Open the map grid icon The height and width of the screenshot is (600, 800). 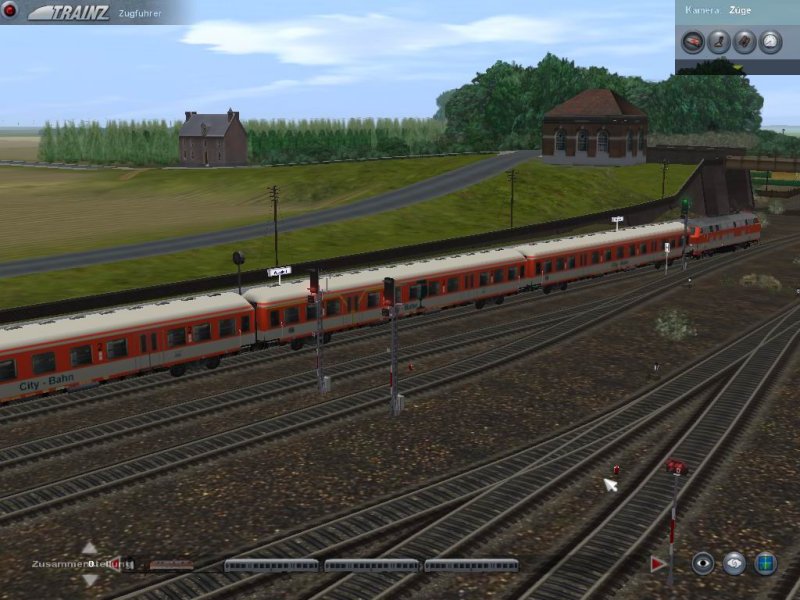pos(766,564)
